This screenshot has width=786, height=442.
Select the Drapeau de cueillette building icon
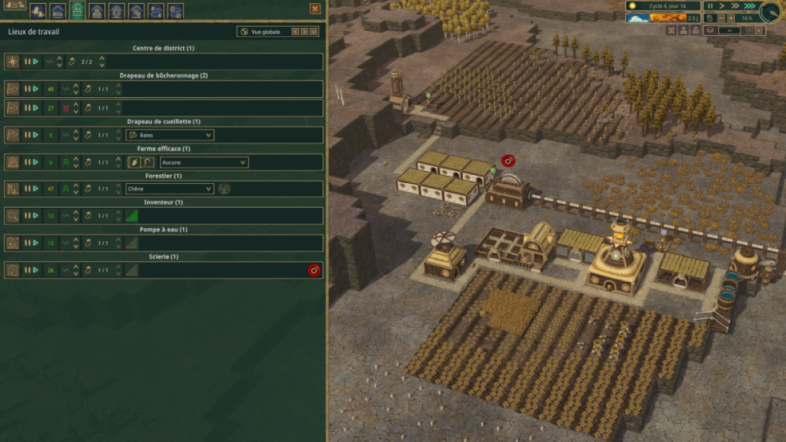click(12, 135)
